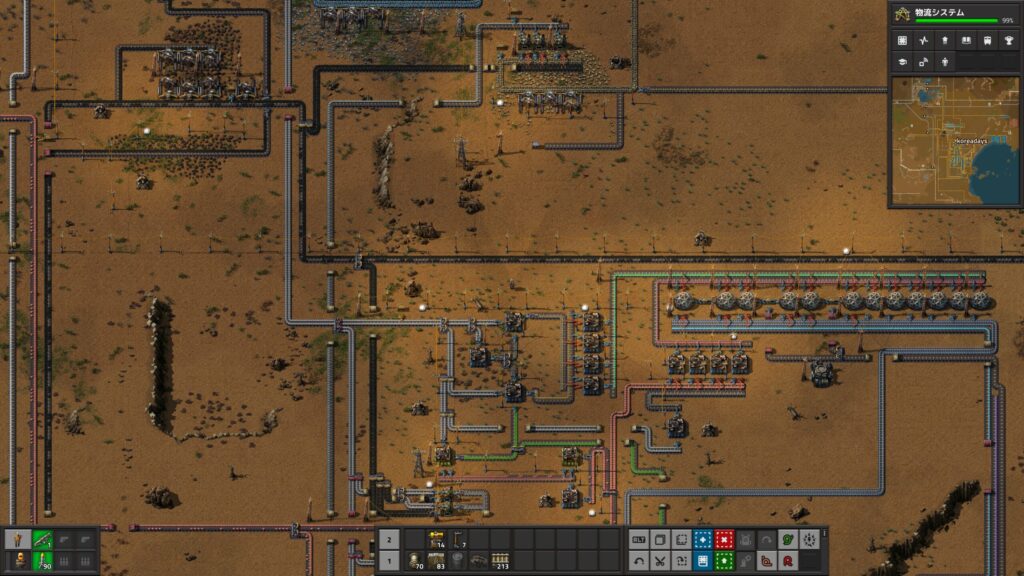Open the production statistics graph icon
The image size is (1024, 576).
[x=923, y=41]
